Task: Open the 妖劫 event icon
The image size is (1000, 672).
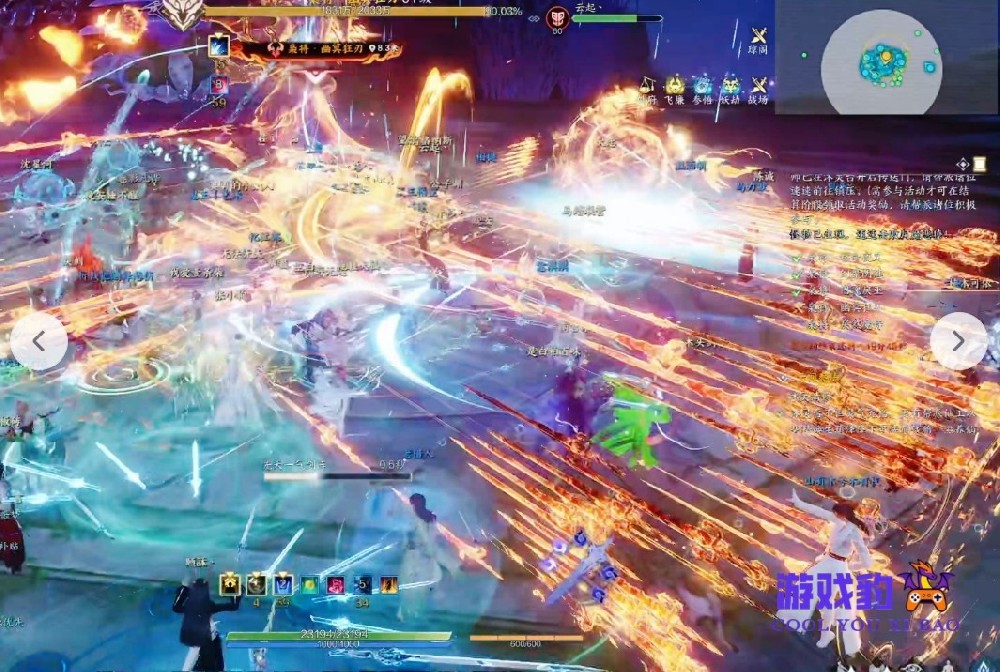Action: pyautogui.click(x=732, y=86)
